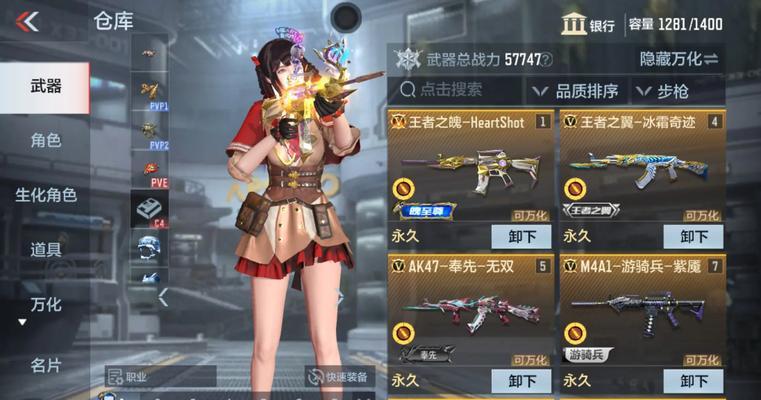Unequip 王者之翼-冰霜奇迹 with 卸下
761x400 pixels.
[693, 237]
